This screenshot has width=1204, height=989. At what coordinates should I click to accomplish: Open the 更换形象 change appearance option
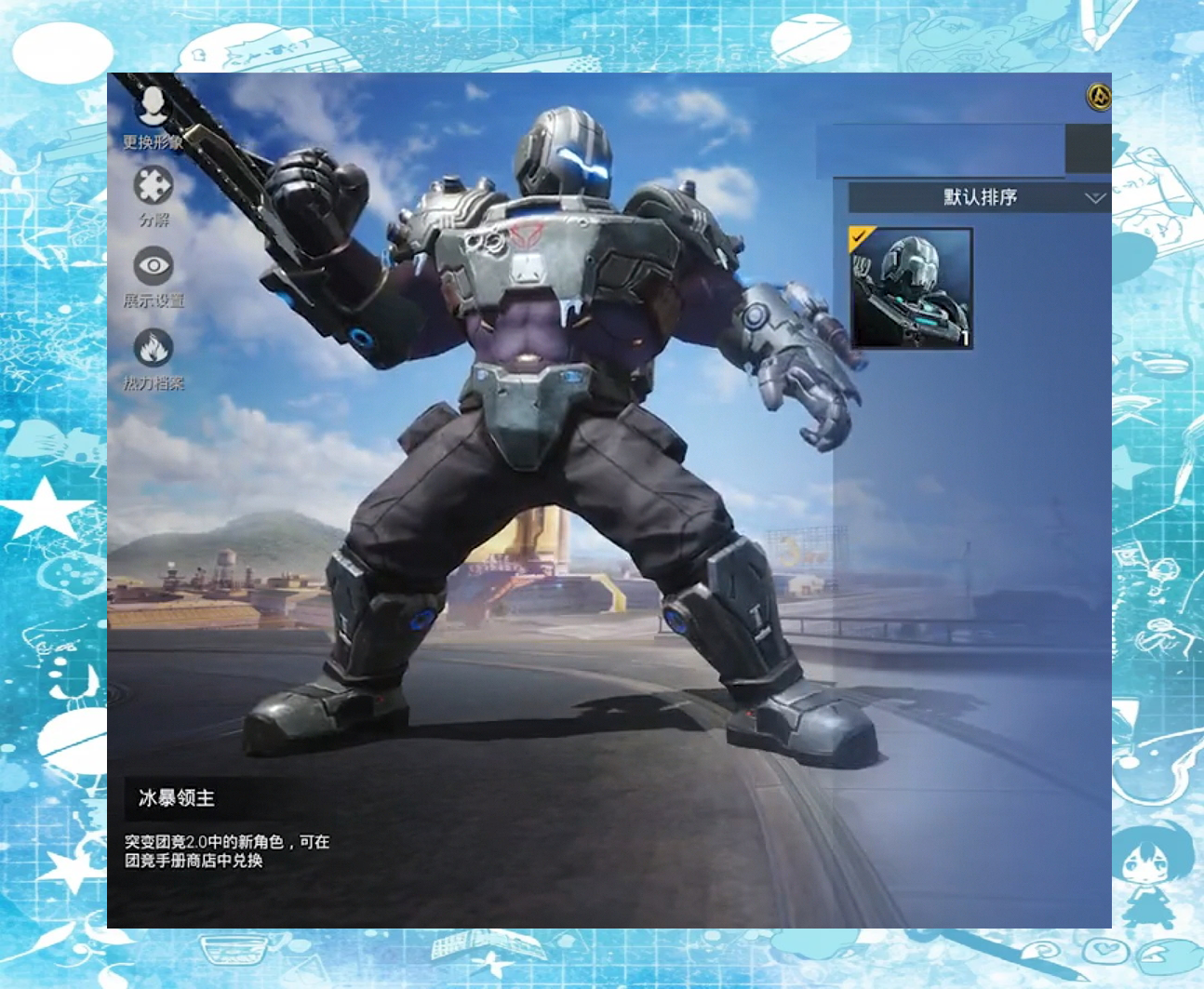point(153,116)
